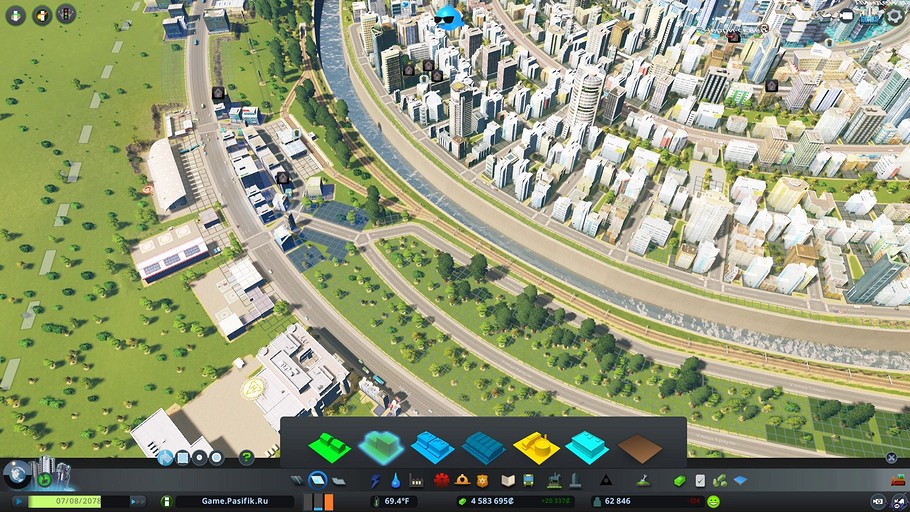The image size is (910, 512).
Task: Pick the cyan office zone tile
Action: tap(587, 446)
